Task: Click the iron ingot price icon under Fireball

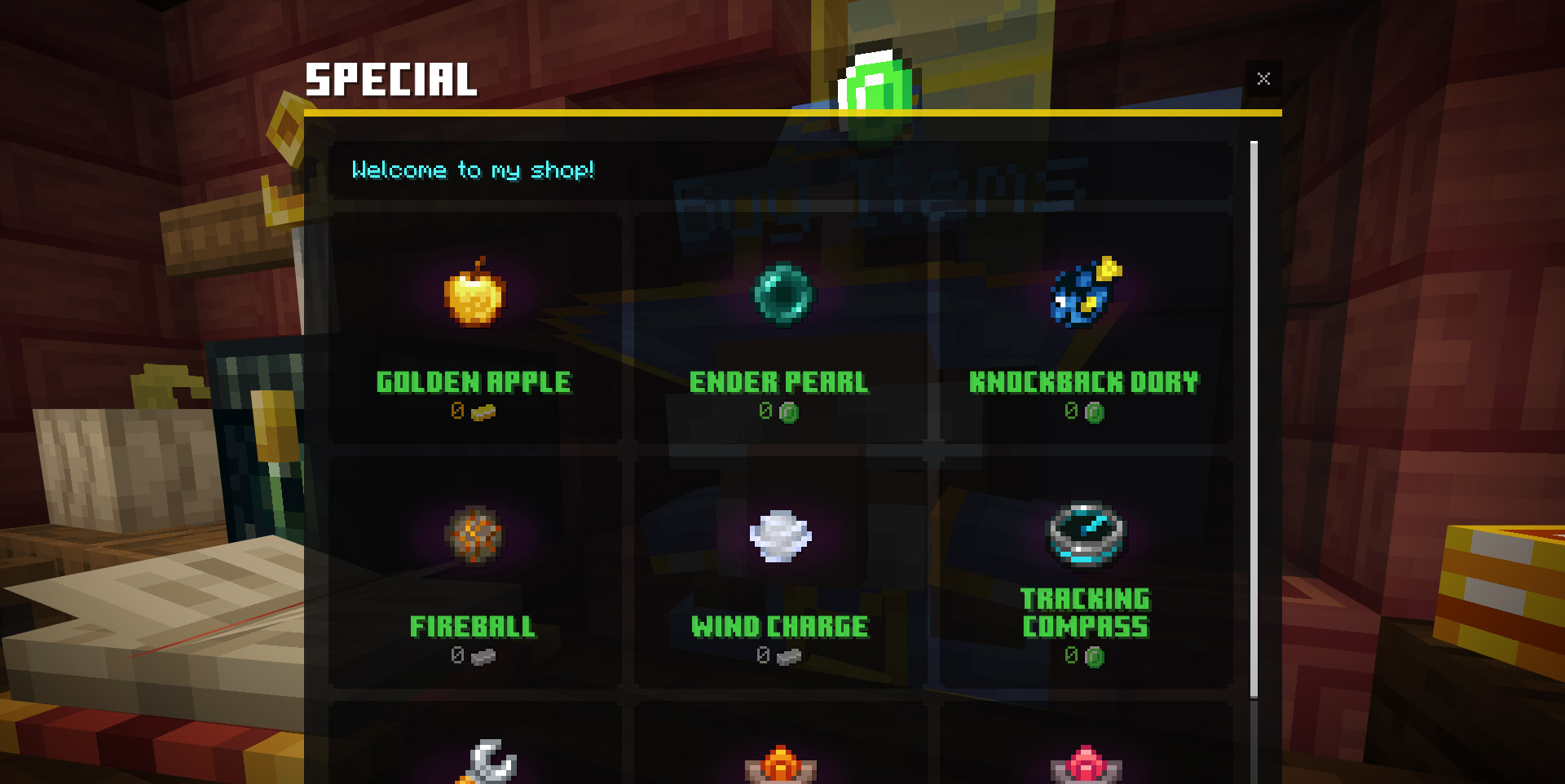Action: (483, 656)
